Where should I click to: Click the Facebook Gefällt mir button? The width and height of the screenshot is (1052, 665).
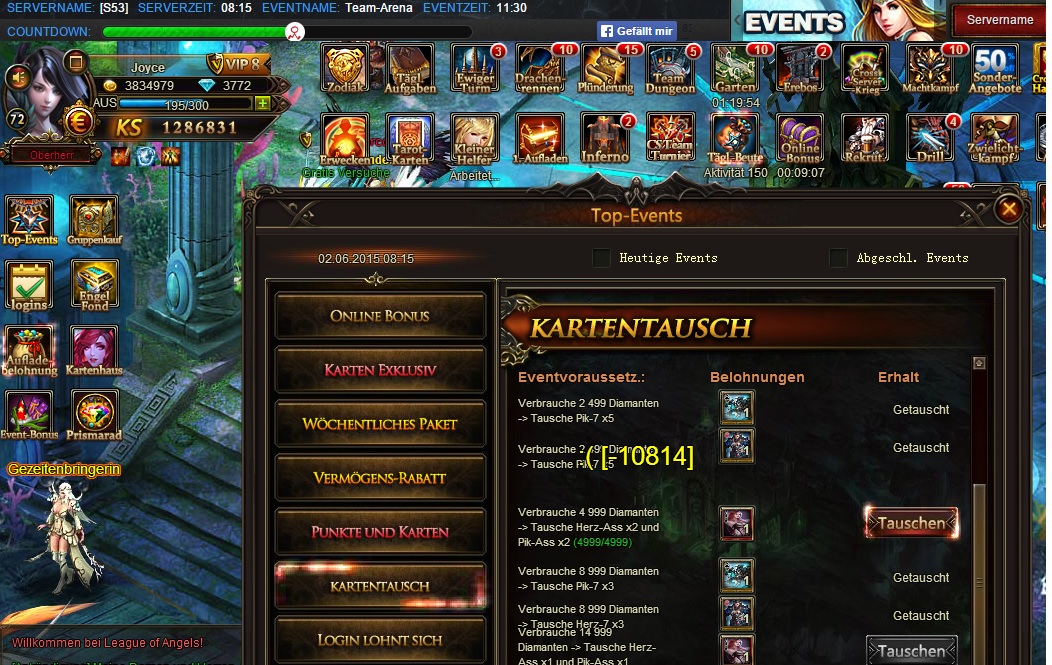(x=637, y=31)
